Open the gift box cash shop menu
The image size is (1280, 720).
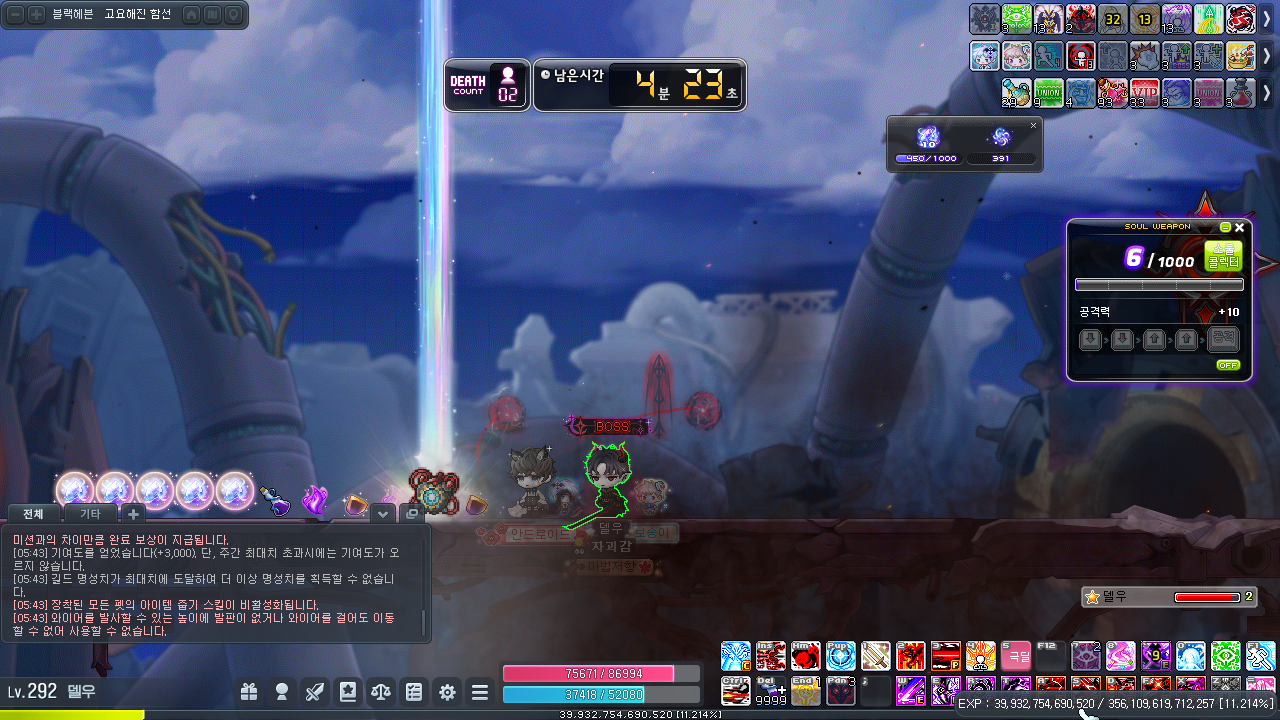(249, 691)
